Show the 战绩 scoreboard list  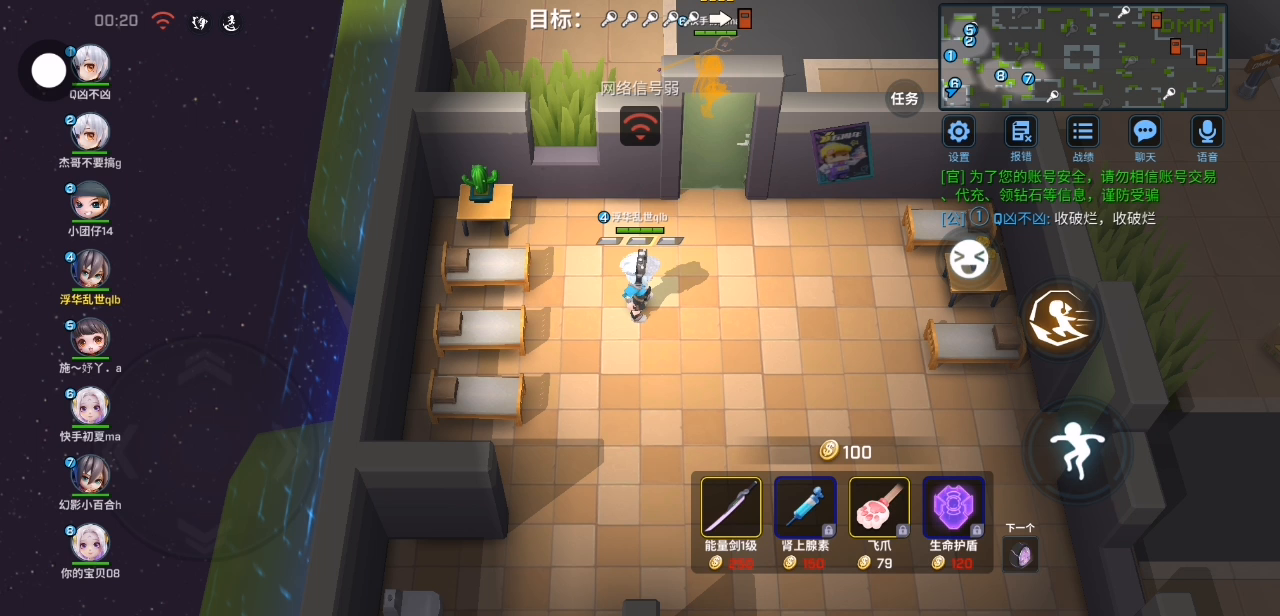[1083, 131]
